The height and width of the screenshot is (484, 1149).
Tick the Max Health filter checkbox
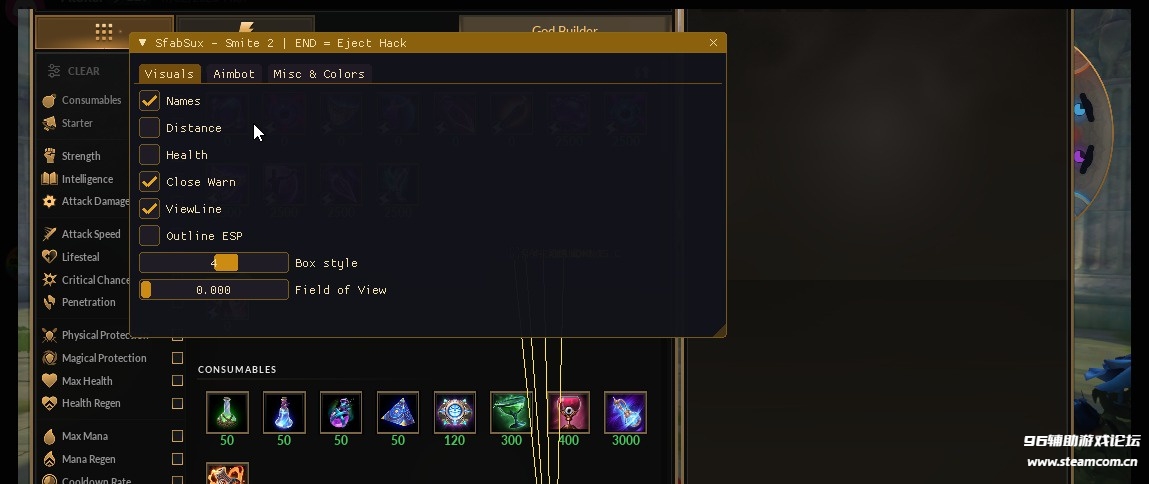(178, 381)
